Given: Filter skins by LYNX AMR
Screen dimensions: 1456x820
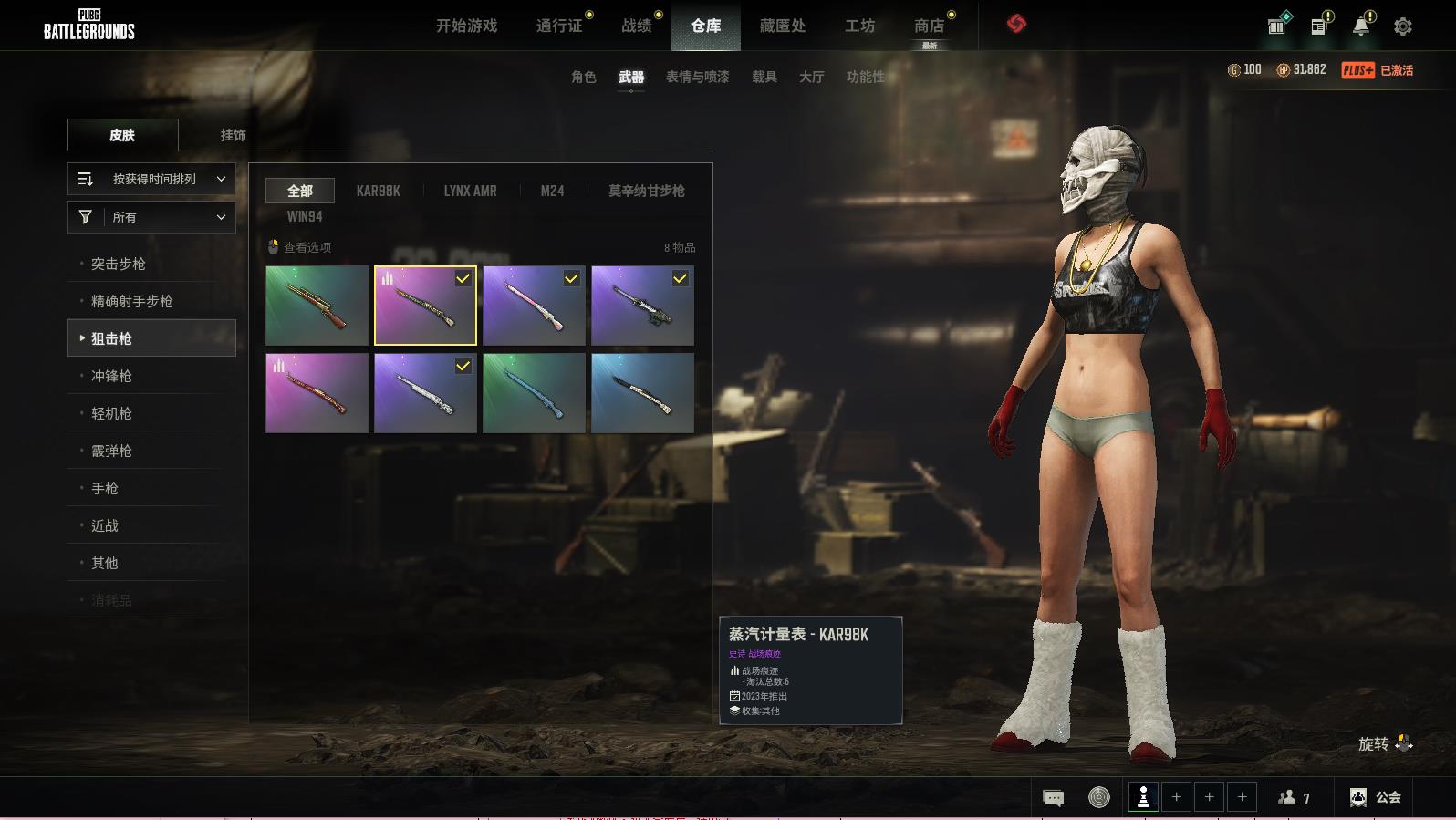Looking at the screenshot, I should pyautogui.click(x=470, y=191).
